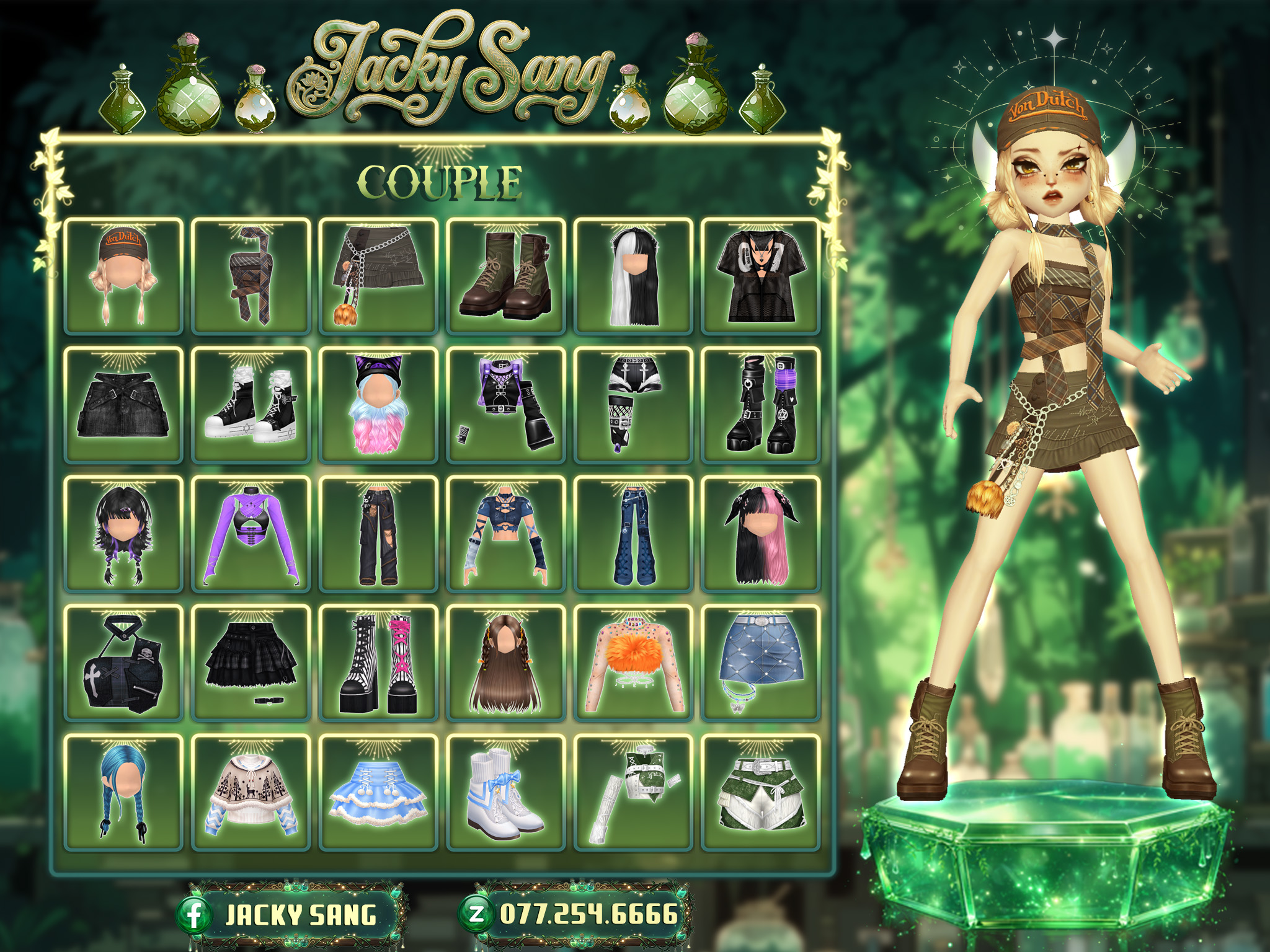The image size is (1270, 952).
Task: Select the black 07 mesh jersey top
Action: click(x=760, y=276)
